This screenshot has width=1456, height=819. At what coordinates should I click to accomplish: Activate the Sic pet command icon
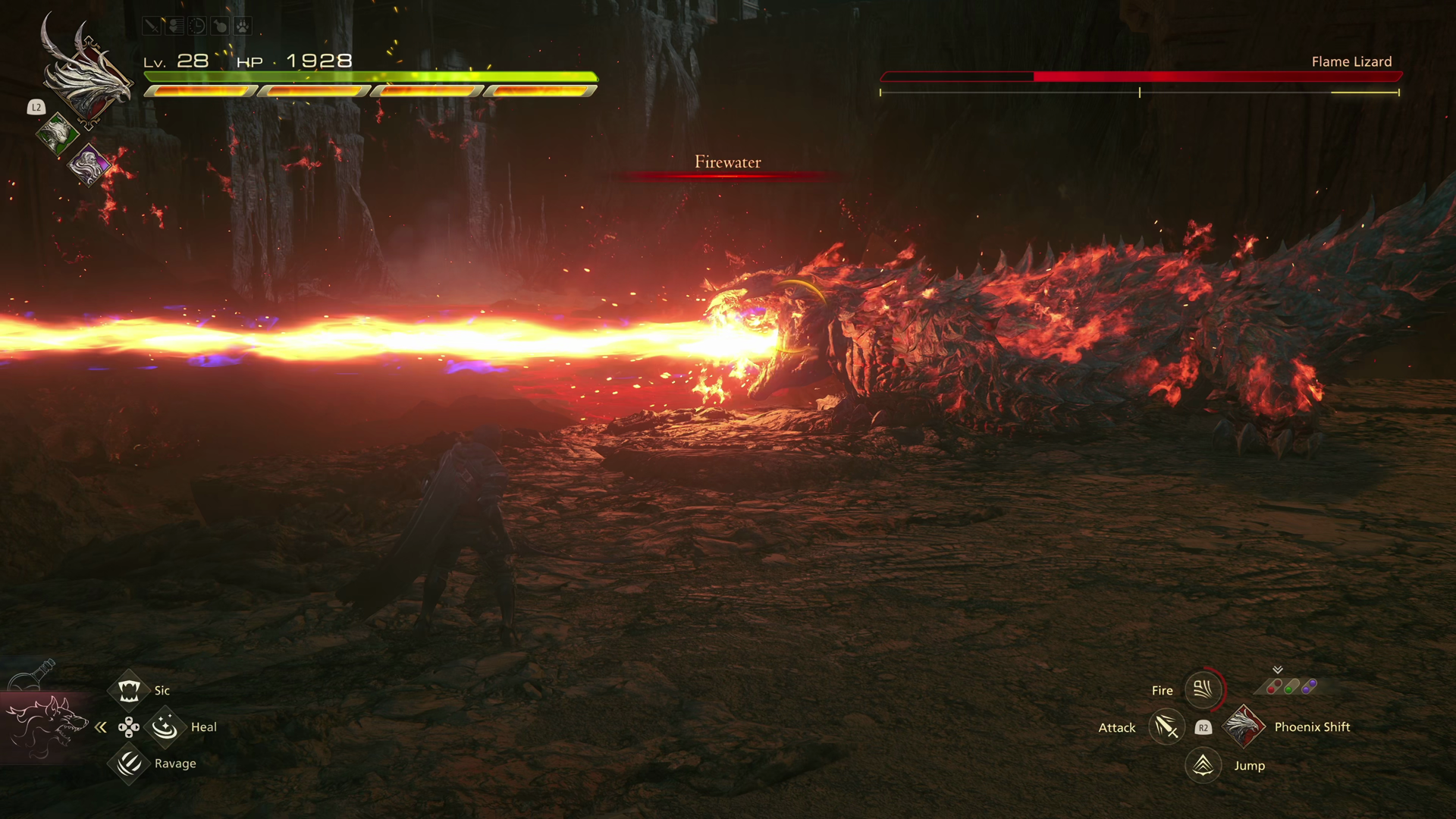(129, 690)
